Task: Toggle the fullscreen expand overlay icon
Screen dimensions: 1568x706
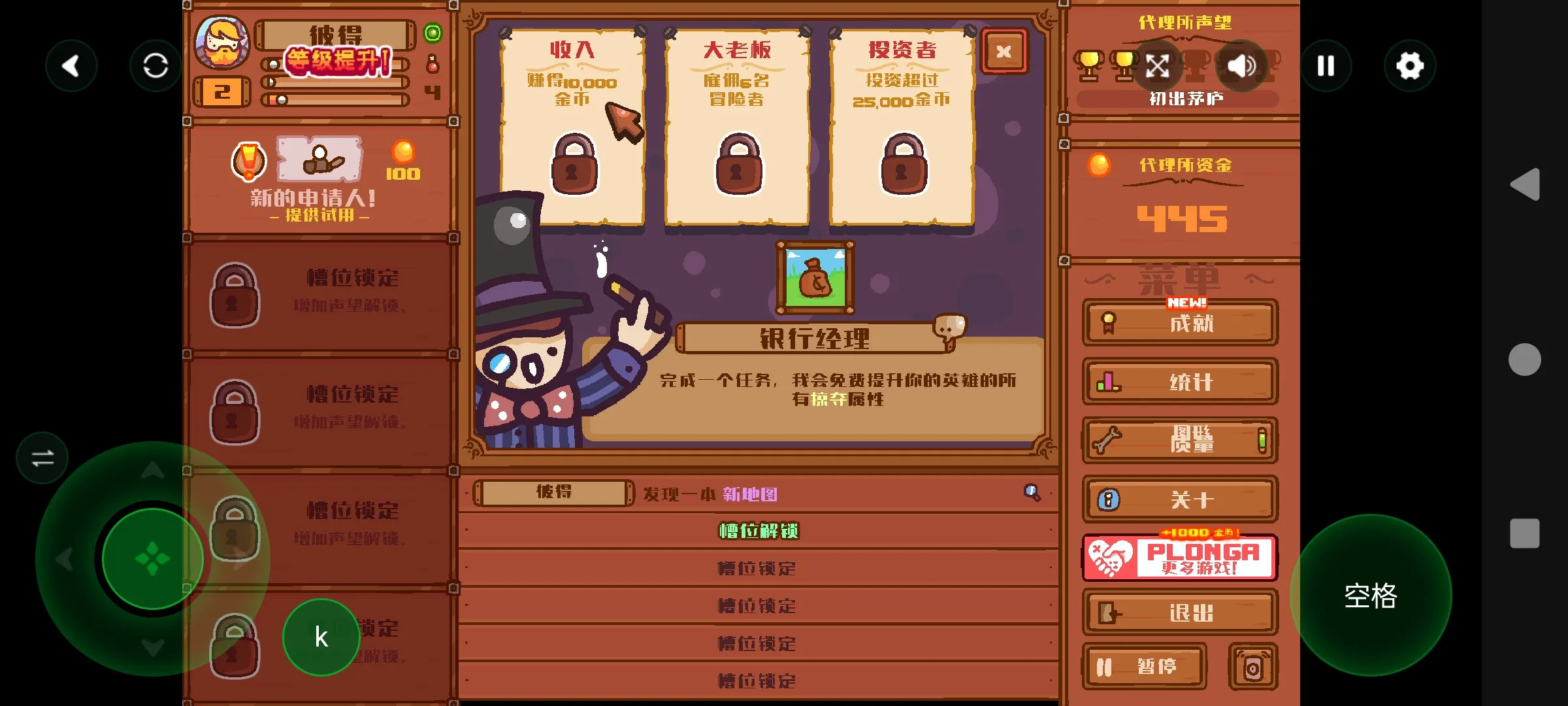Action: click(1157, 65)
